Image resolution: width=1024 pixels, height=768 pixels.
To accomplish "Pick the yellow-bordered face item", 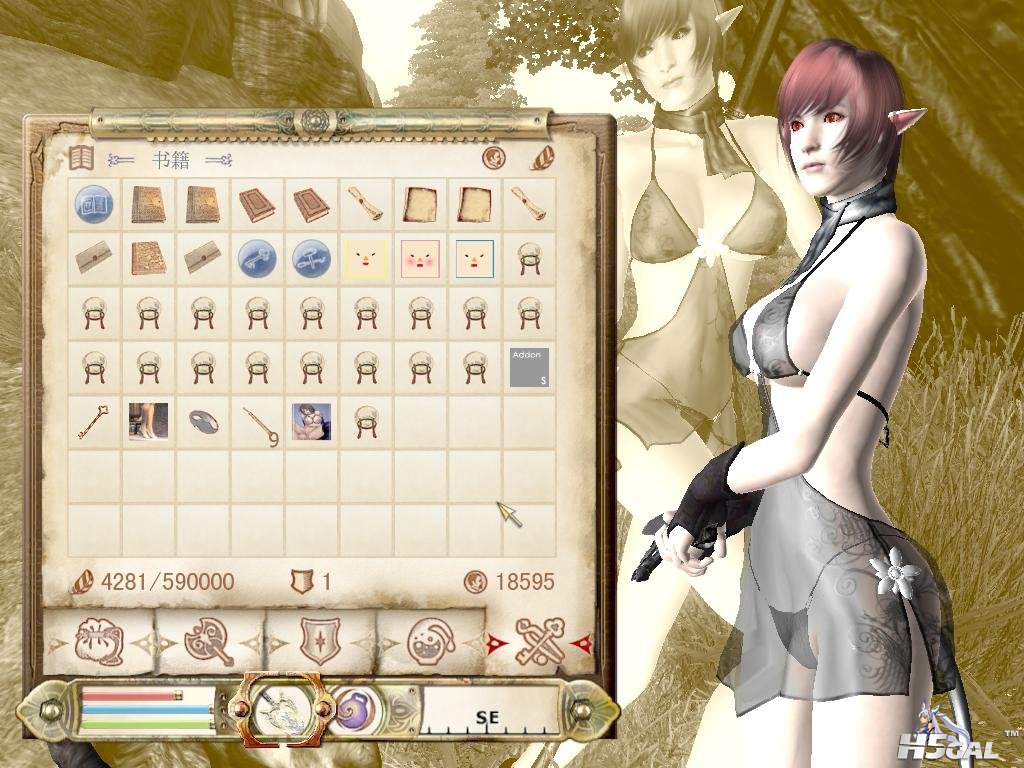I will [365, 259].
